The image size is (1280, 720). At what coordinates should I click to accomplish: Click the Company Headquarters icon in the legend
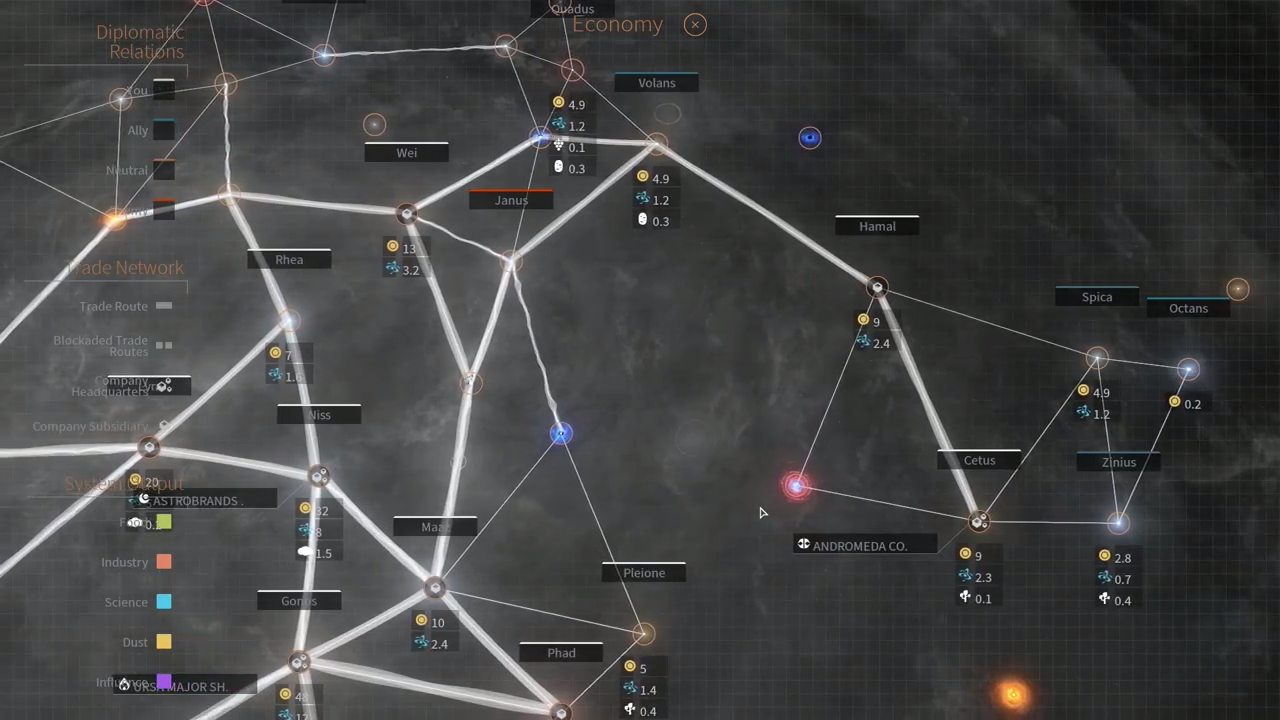coord(163,386)
